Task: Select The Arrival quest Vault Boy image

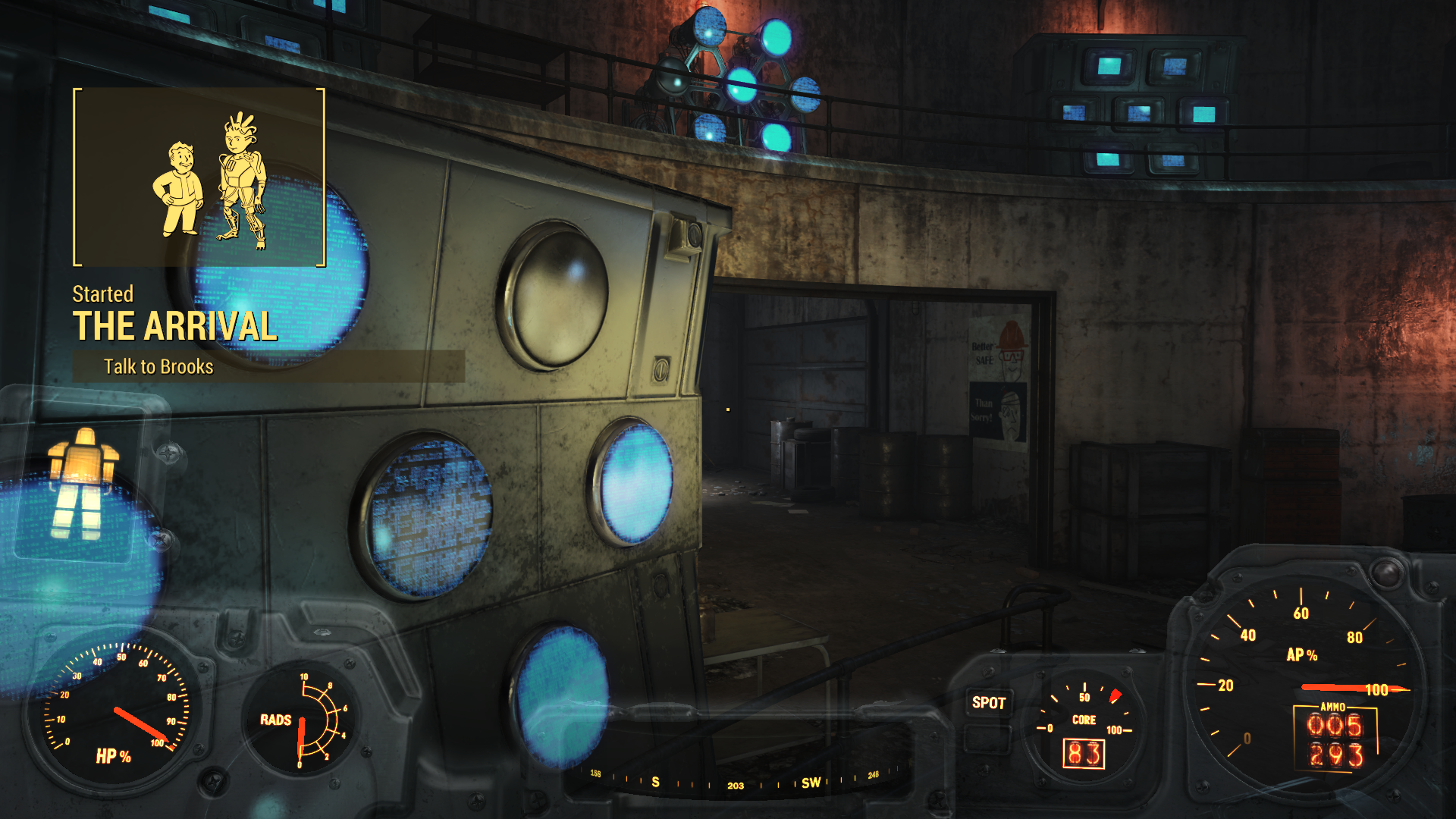Action: 199,177
